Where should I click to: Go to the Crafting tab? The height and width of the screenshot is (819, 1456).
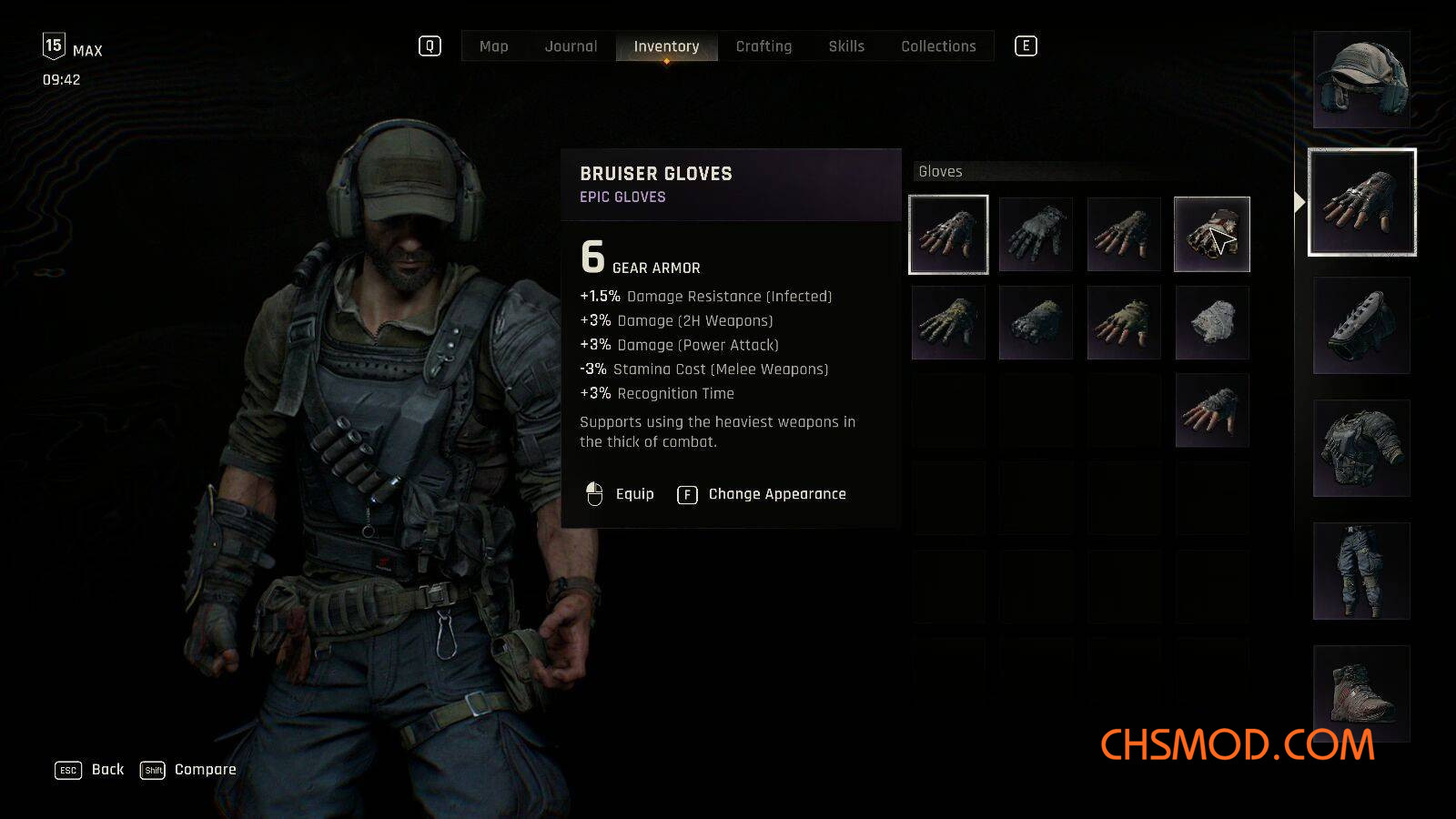[x=763, y=46]
